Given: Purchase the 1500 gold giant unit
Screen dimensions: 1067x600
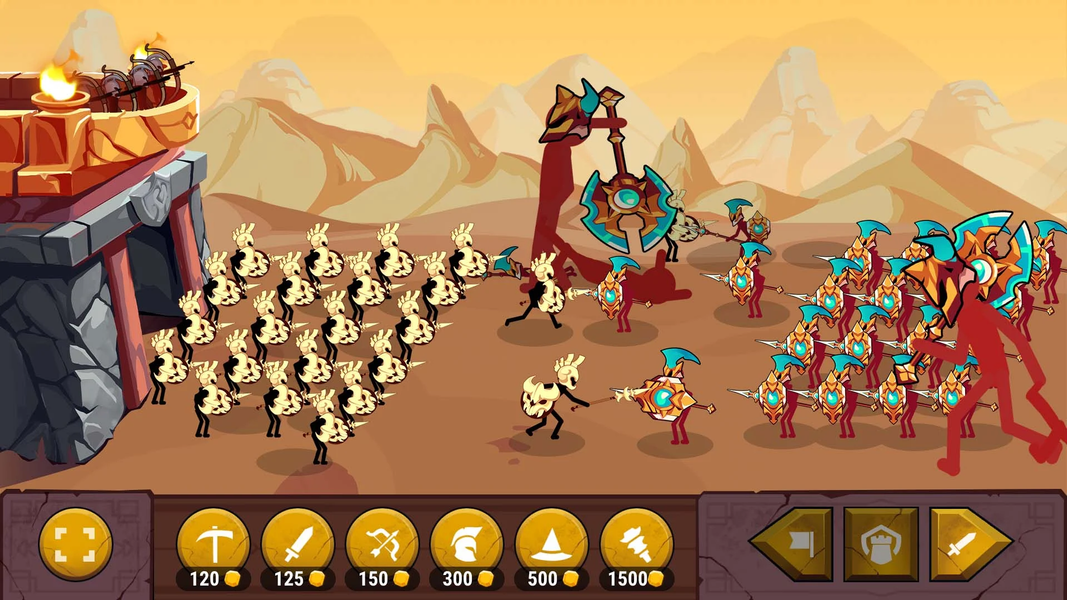Looking at the screenshot, I should 637,545.
